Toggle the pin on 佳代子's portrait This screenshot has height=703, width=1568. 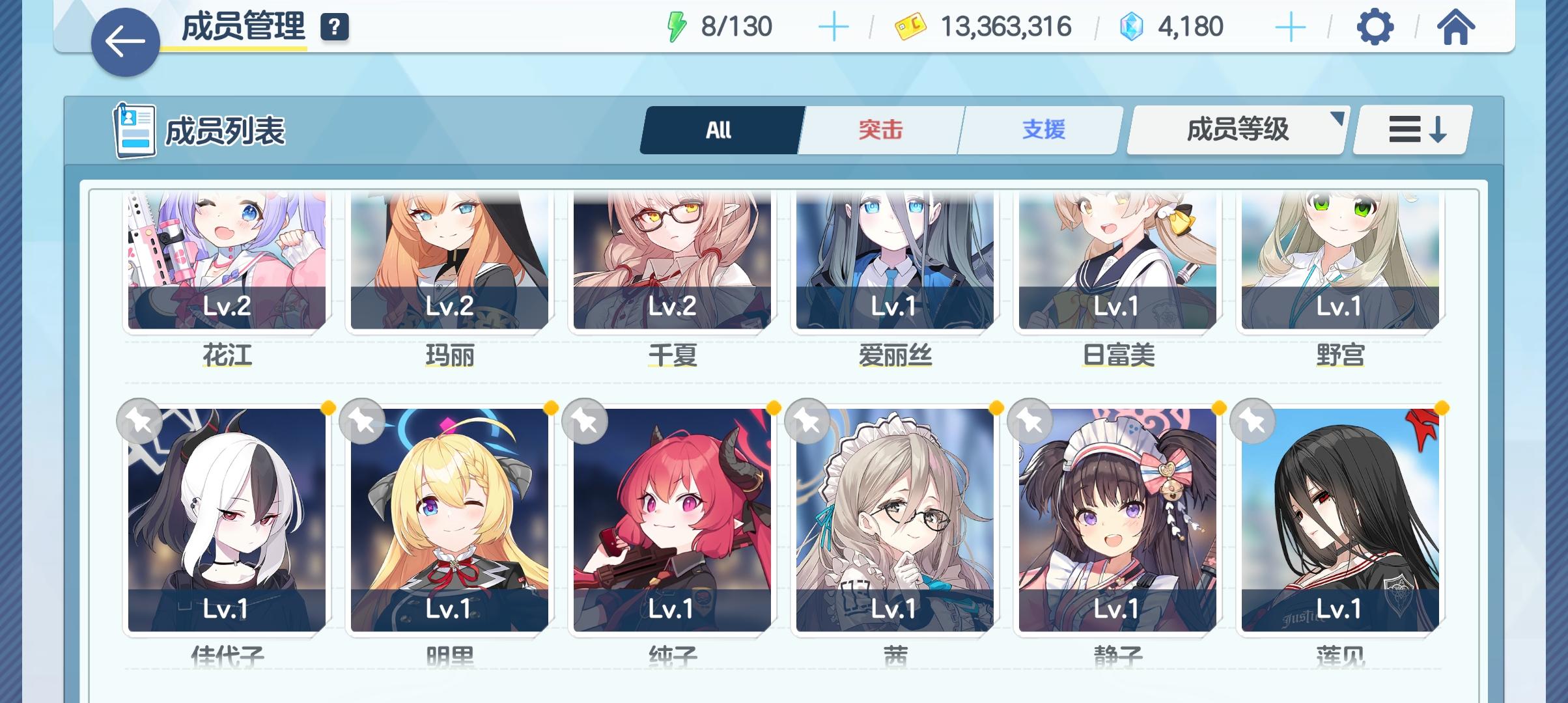click(140, 420)
